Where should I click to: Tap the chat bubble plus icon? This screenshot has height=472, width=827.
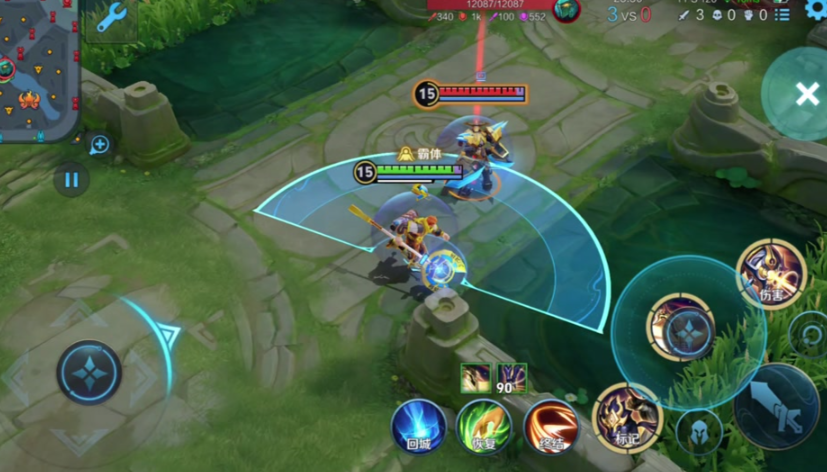pyautogui.click(x=99, y=146)
